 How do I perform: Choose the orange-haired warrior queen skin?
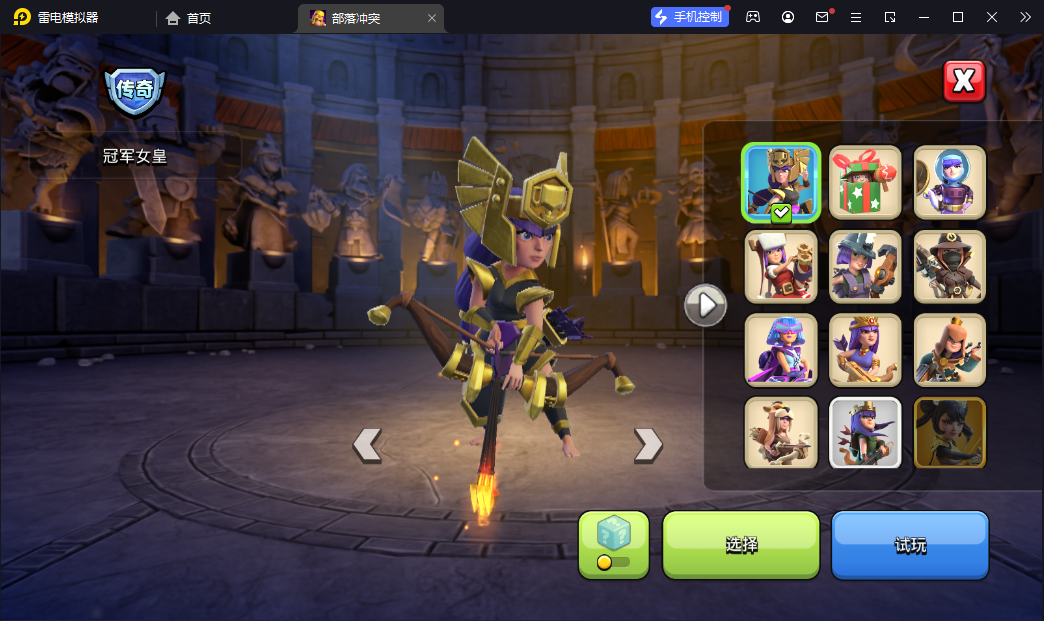[x=950, y=350]
